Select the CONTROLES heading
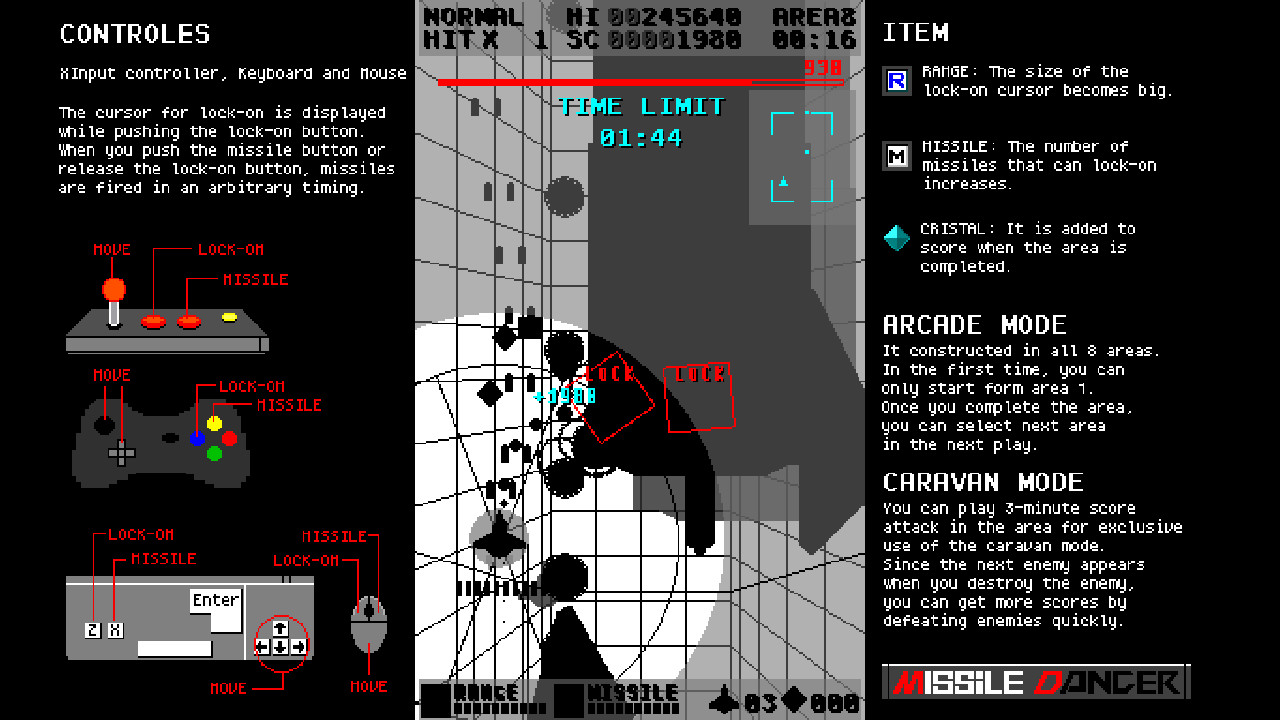 (135, 33)
